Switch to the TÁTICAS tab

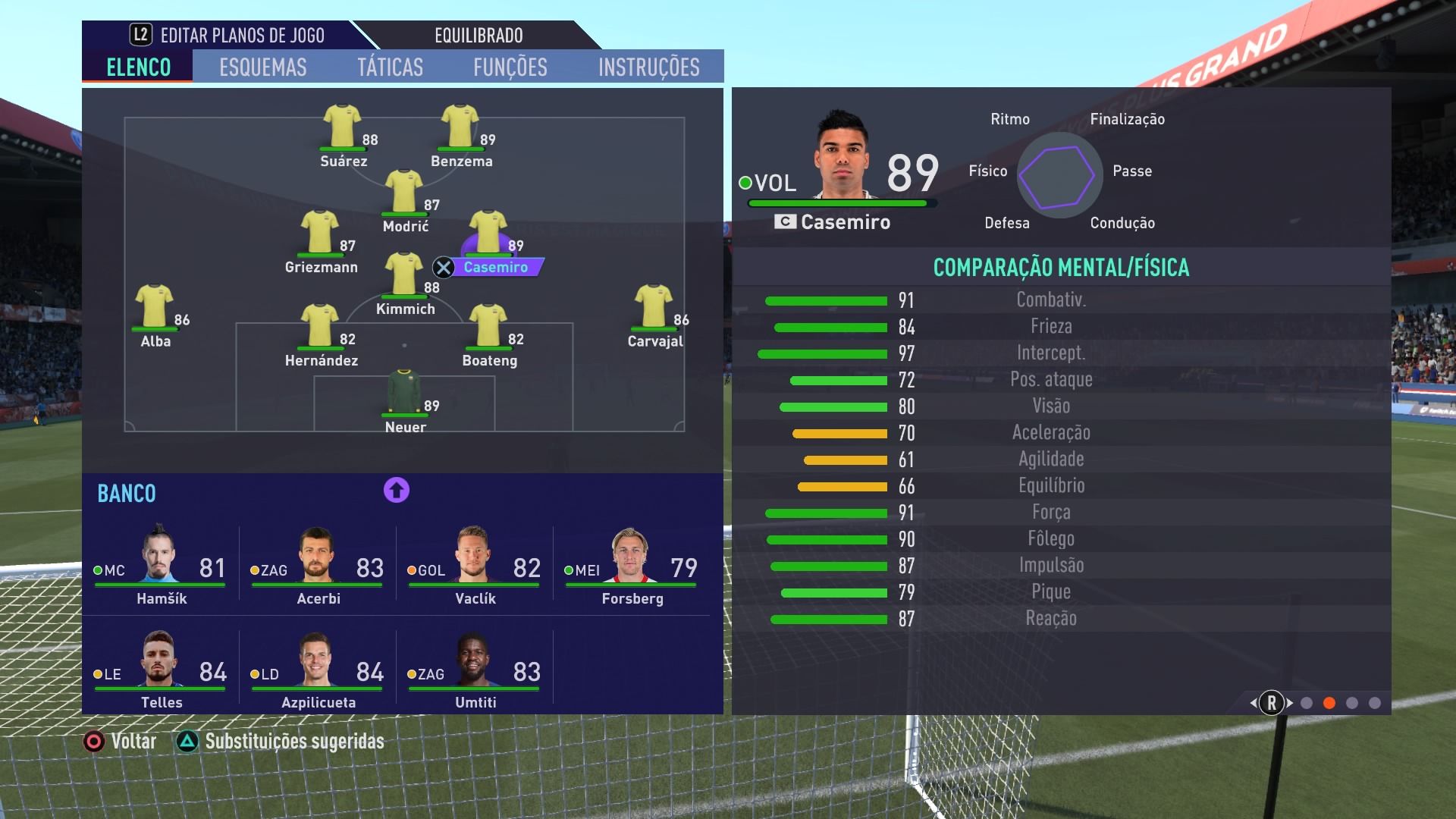(391, 67)
